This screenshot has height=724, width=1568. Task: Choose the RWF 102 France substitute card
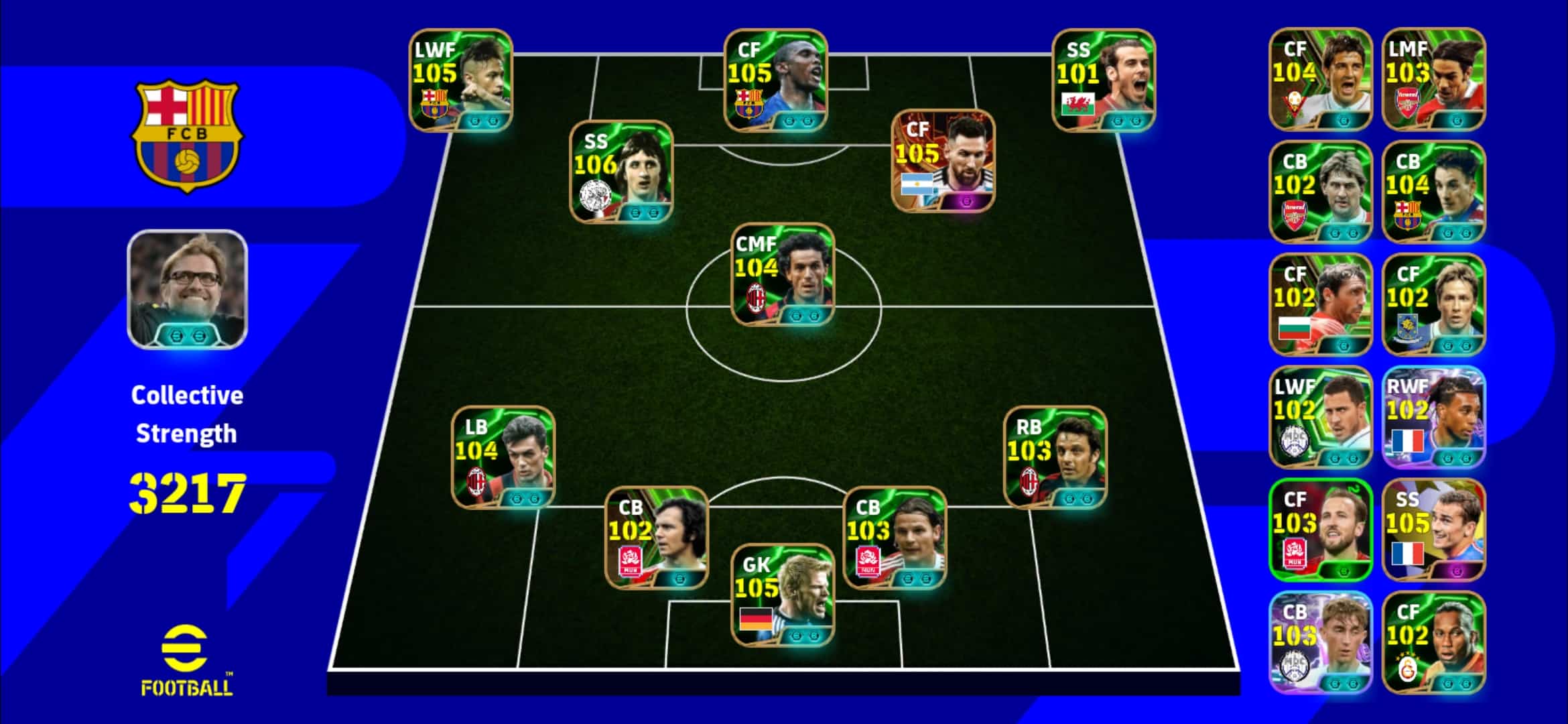(x=1433, y=417)
